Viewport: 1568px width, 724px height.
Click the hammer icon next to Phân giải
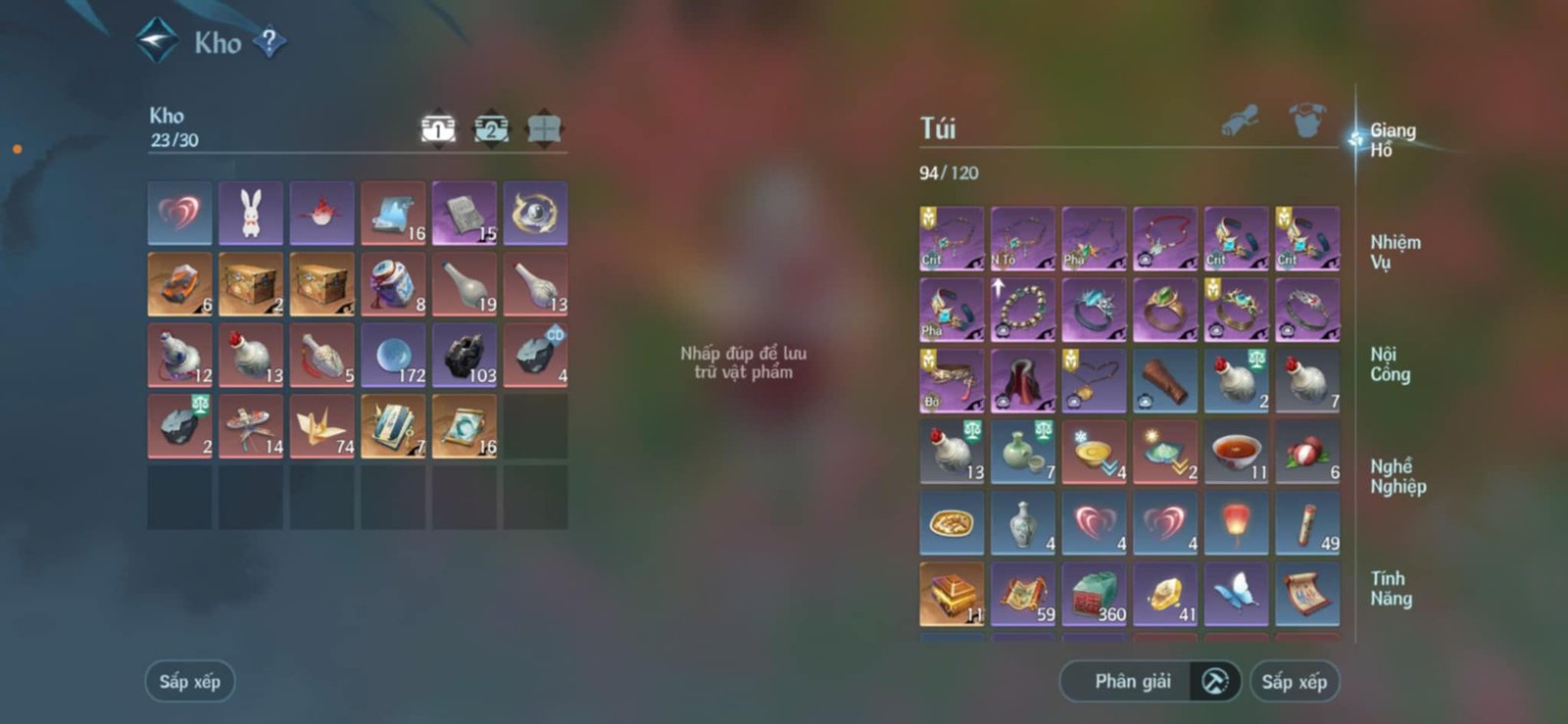(1215, 681)
